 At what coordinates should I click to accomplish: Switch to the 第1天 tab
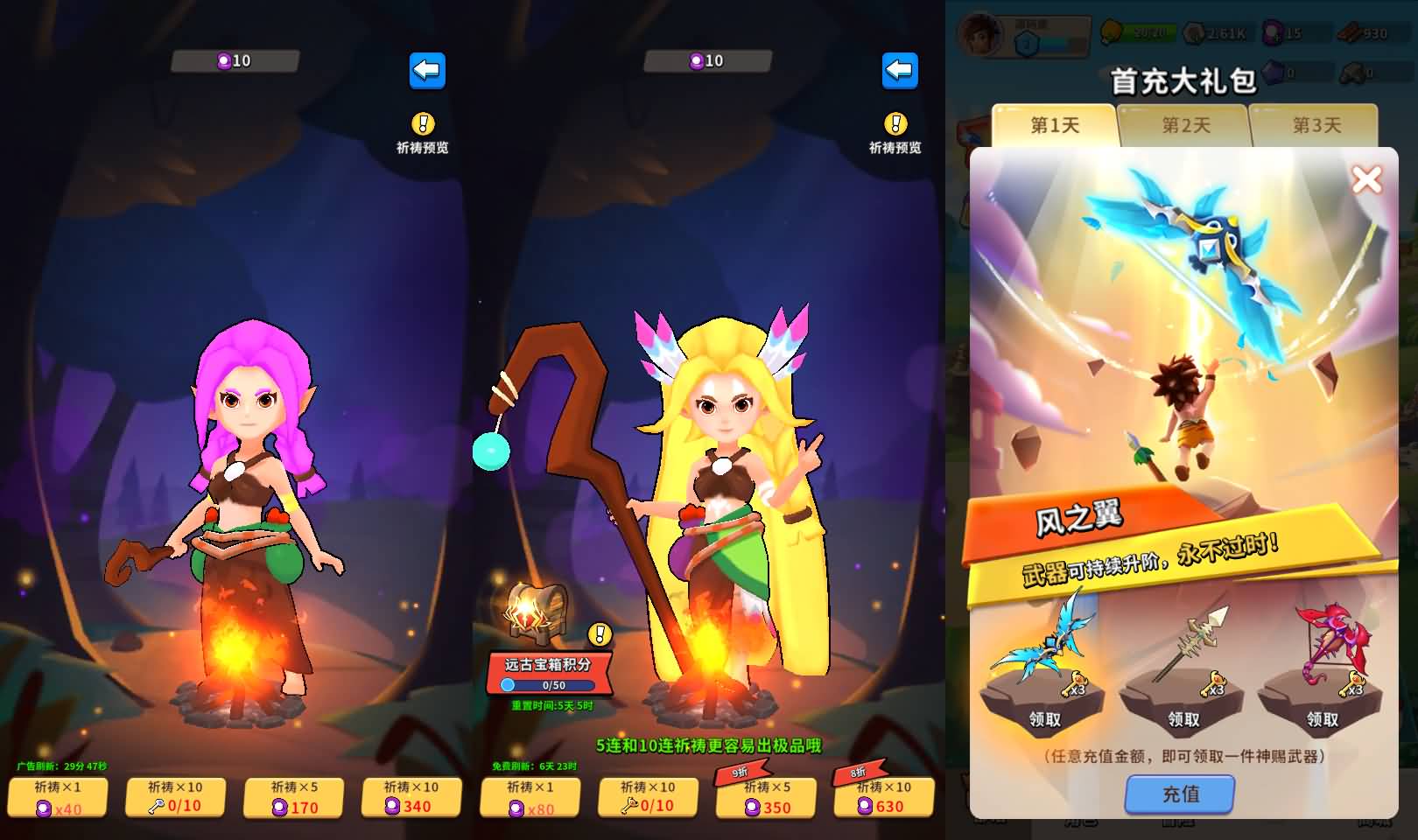tap(1055, 125)
